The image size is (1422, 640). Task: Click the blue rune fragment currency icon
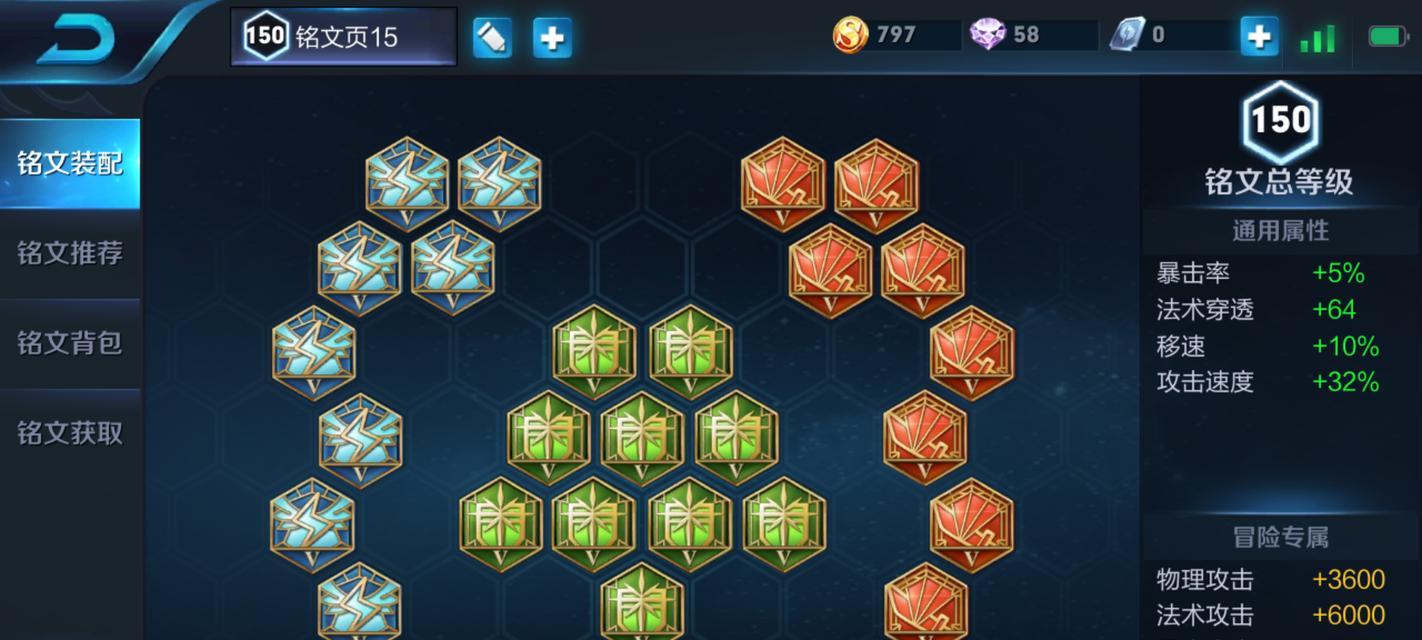[x=1126, y=35]
